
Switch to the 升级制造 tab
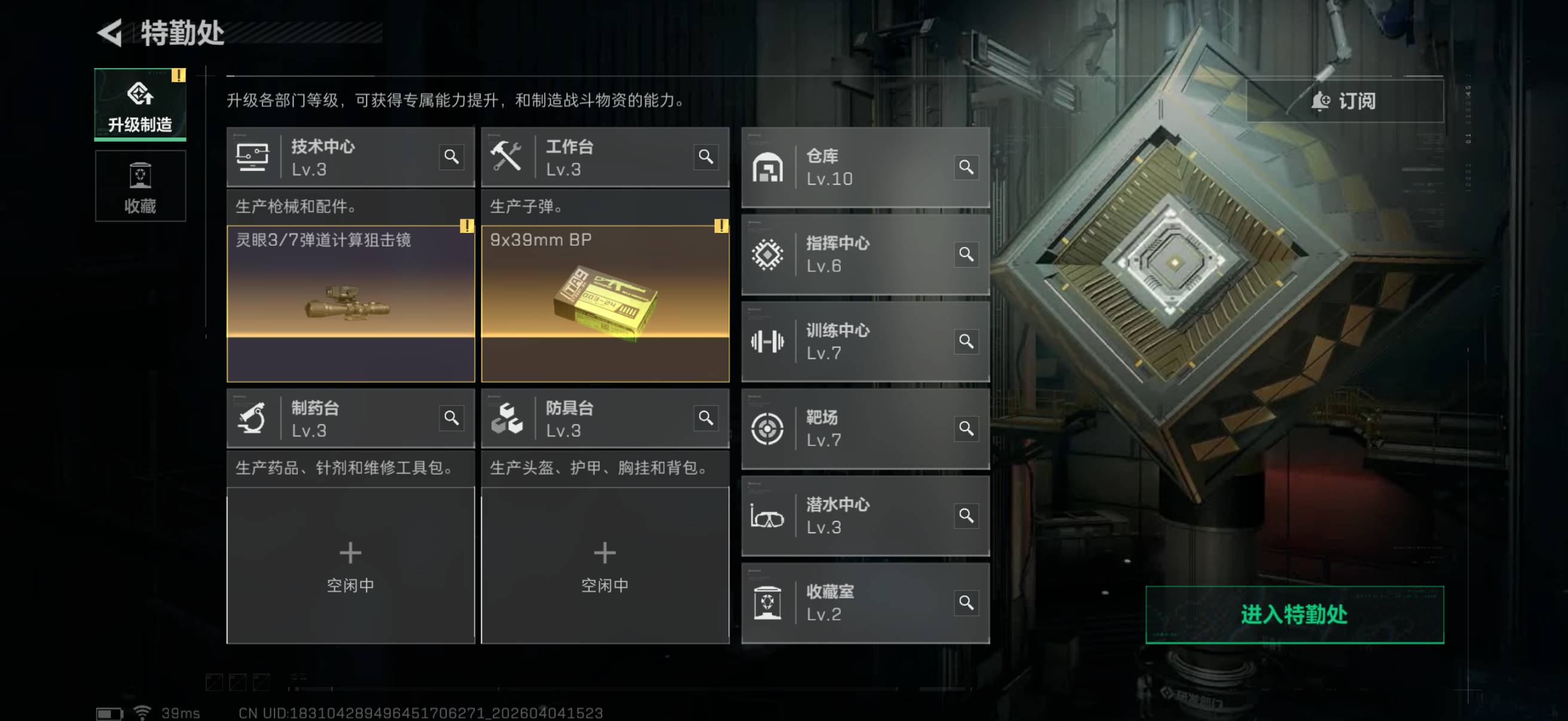click(x=140, y=105)
